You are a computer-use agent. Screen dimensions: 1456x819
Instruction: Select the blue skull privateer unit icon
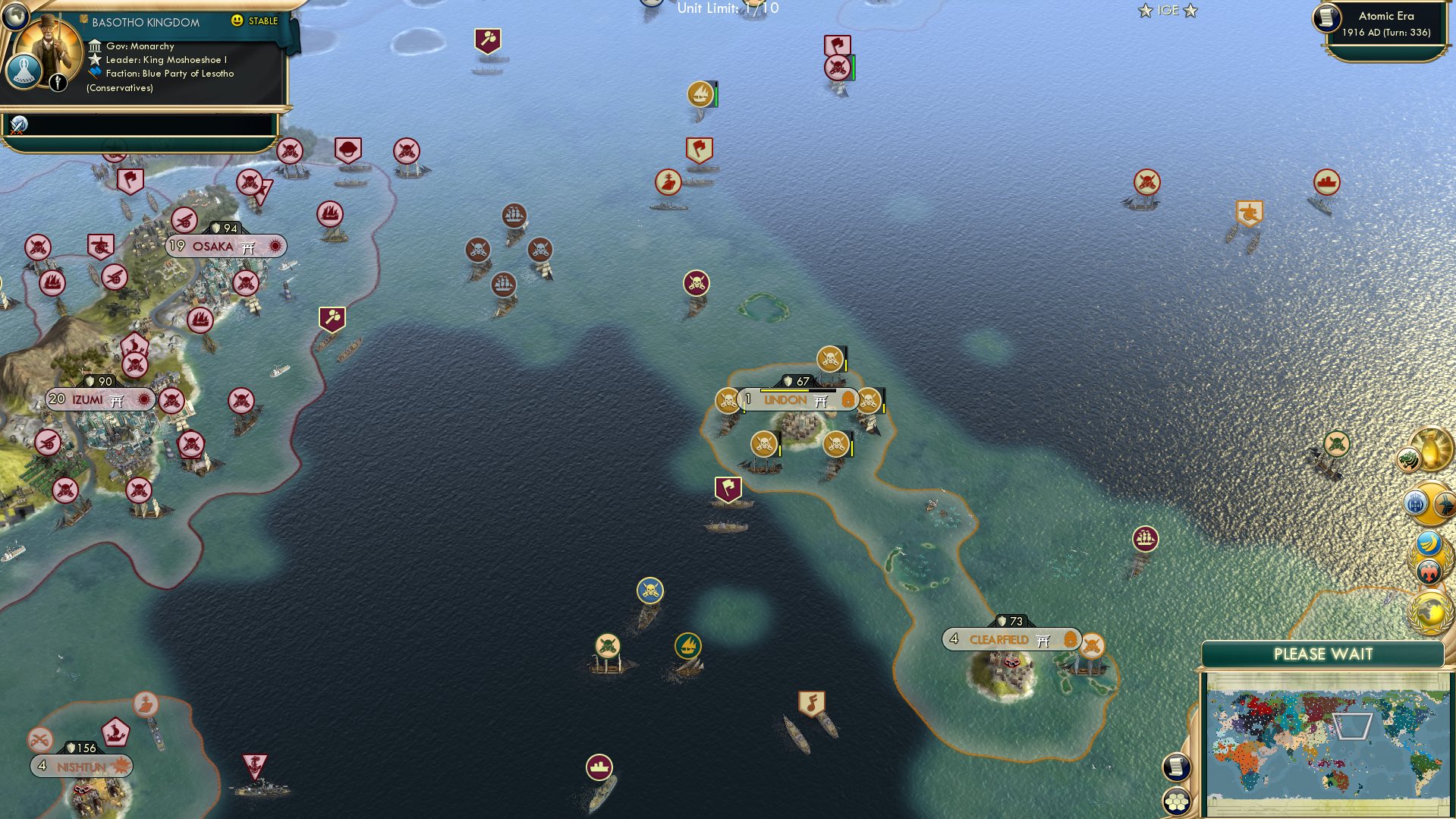click(x=649, y=588)
